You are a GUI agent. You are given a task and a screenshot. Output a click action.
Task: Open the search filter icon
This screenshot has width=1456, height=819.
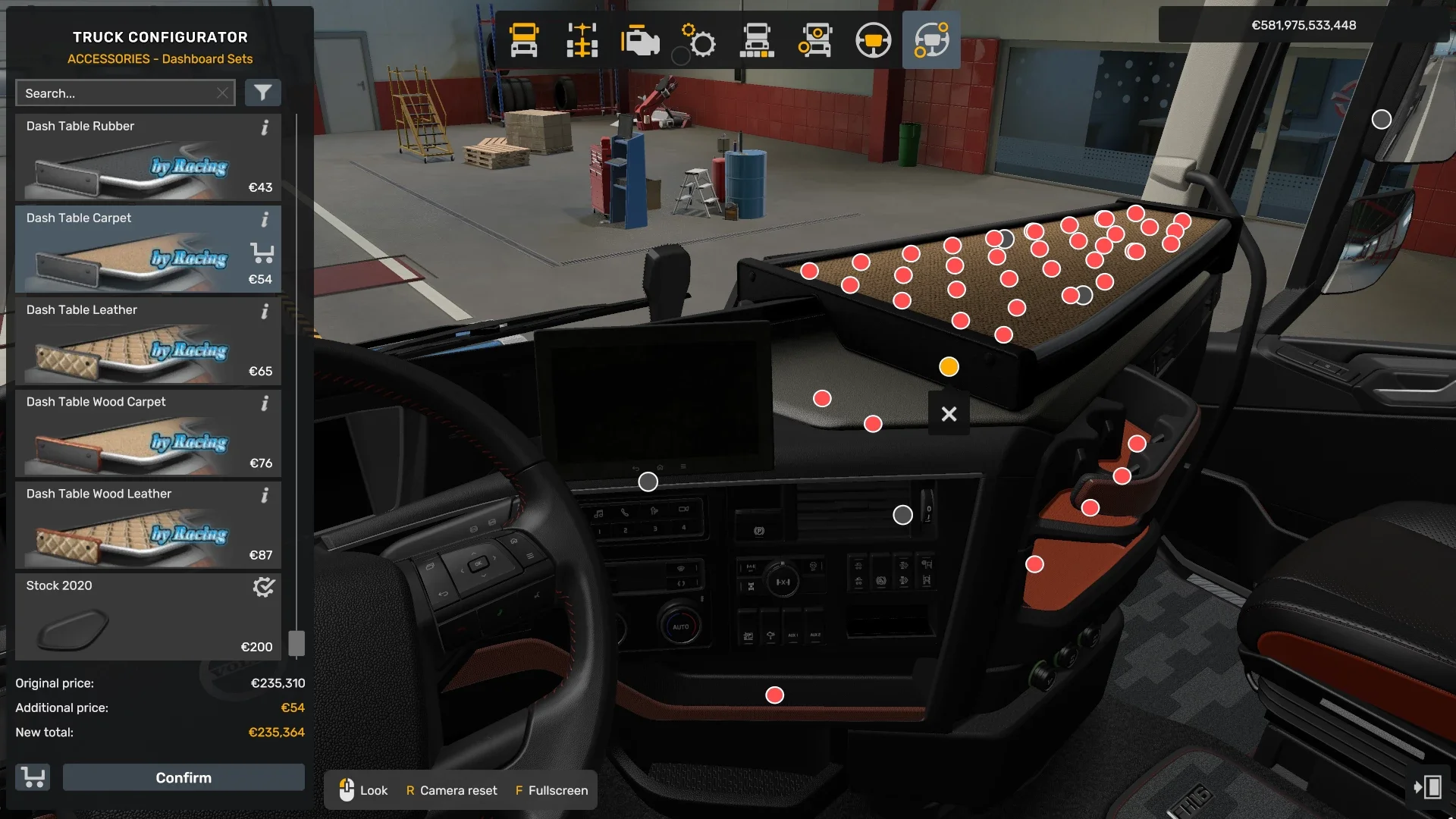(263, 93)
